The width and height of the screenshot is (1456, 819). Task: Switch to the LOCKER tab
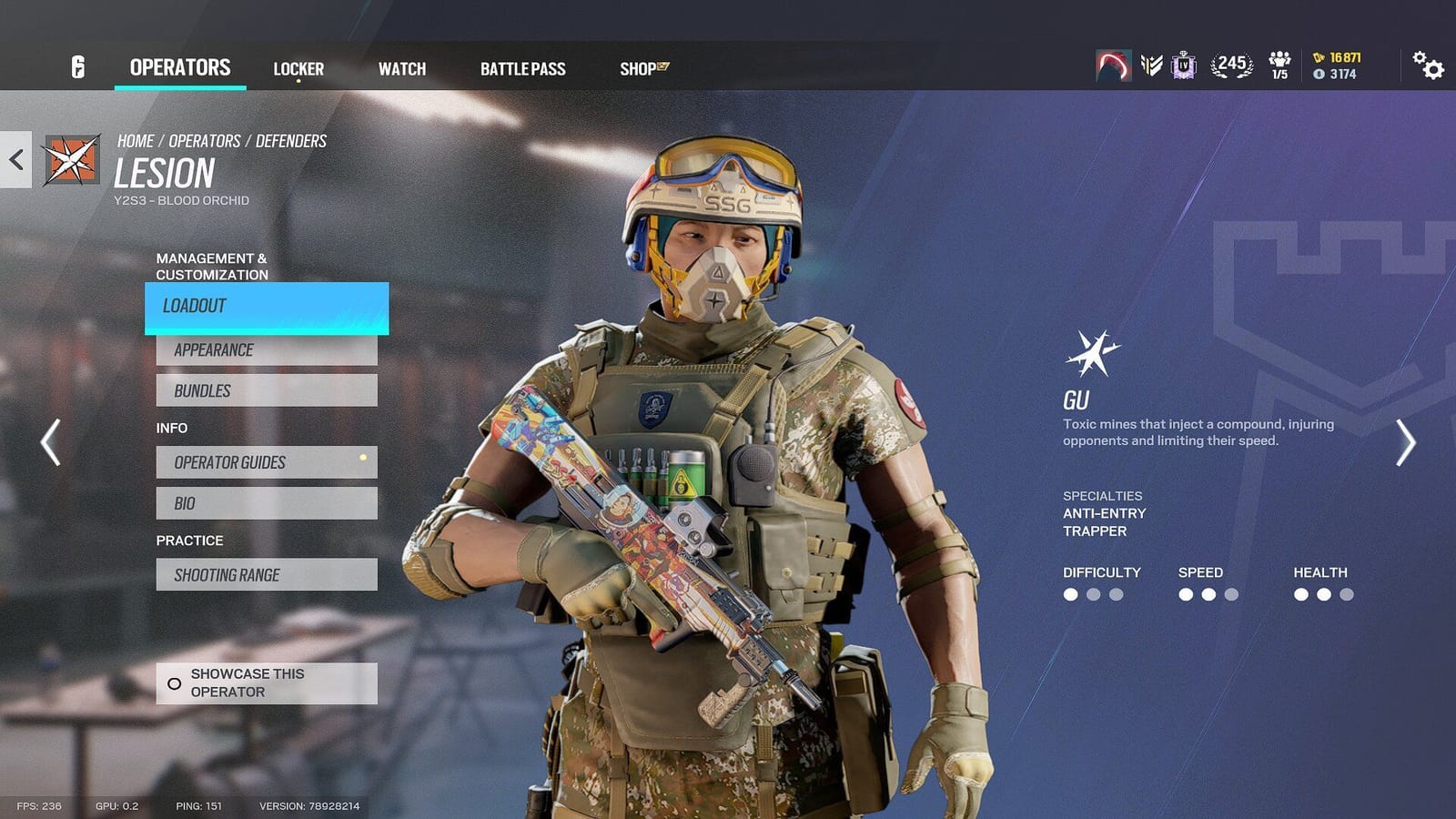pos(298,67)
